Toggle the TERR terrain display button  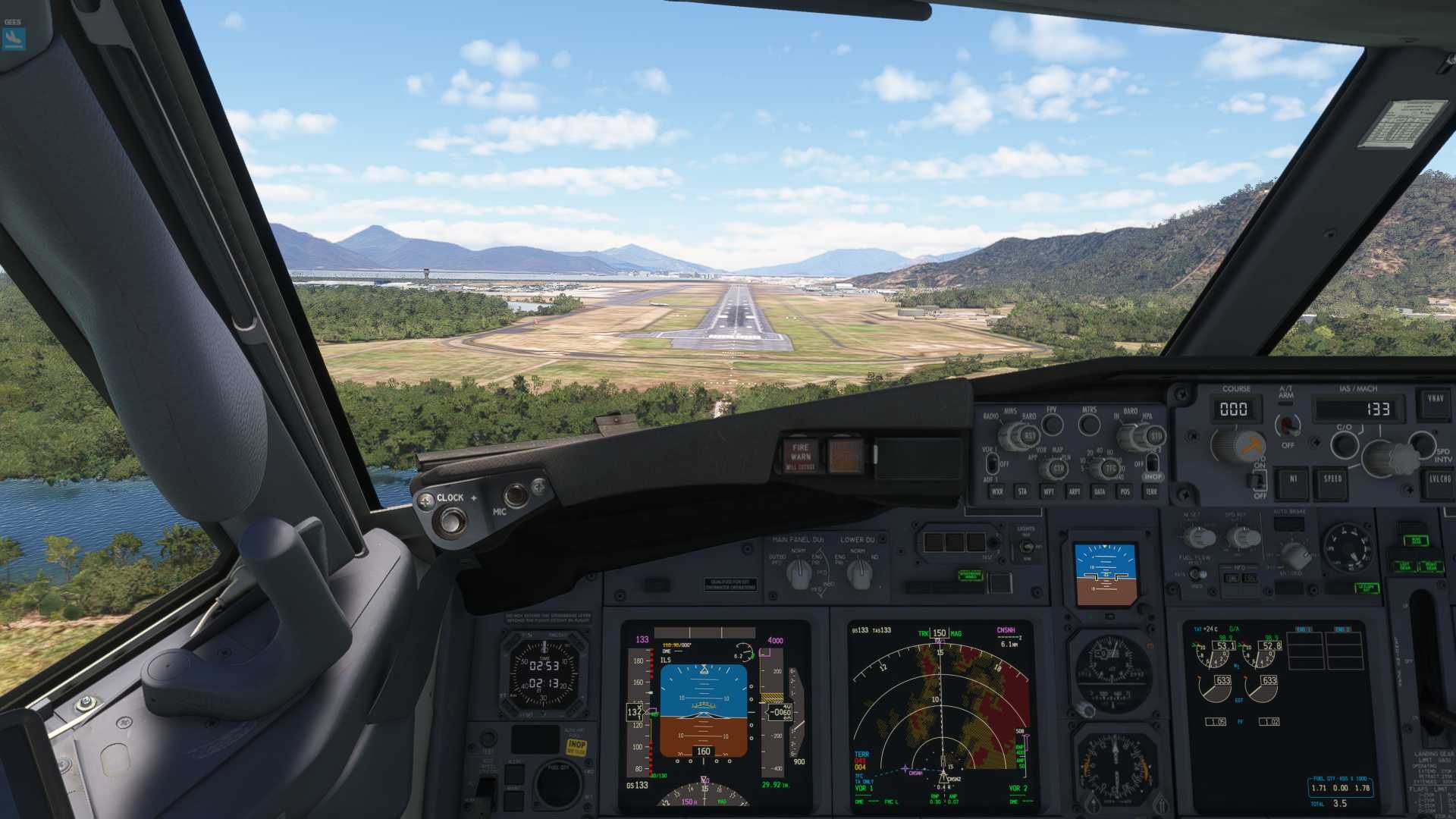[1151, 492]
